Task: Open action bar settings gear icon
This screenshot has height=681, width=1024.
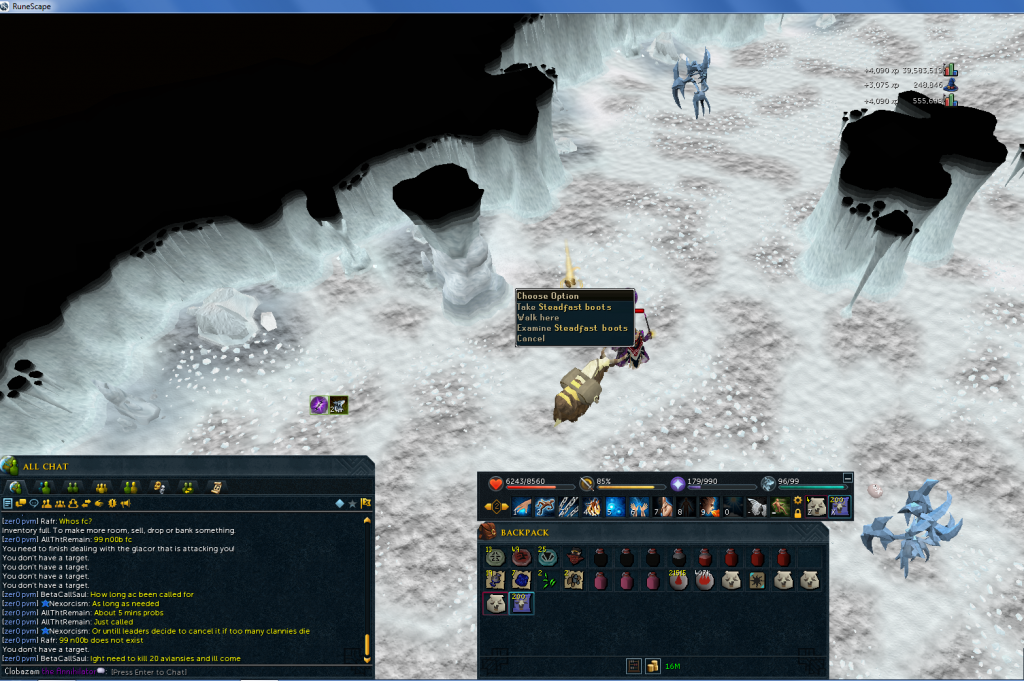Action: [x=797, y=500]
